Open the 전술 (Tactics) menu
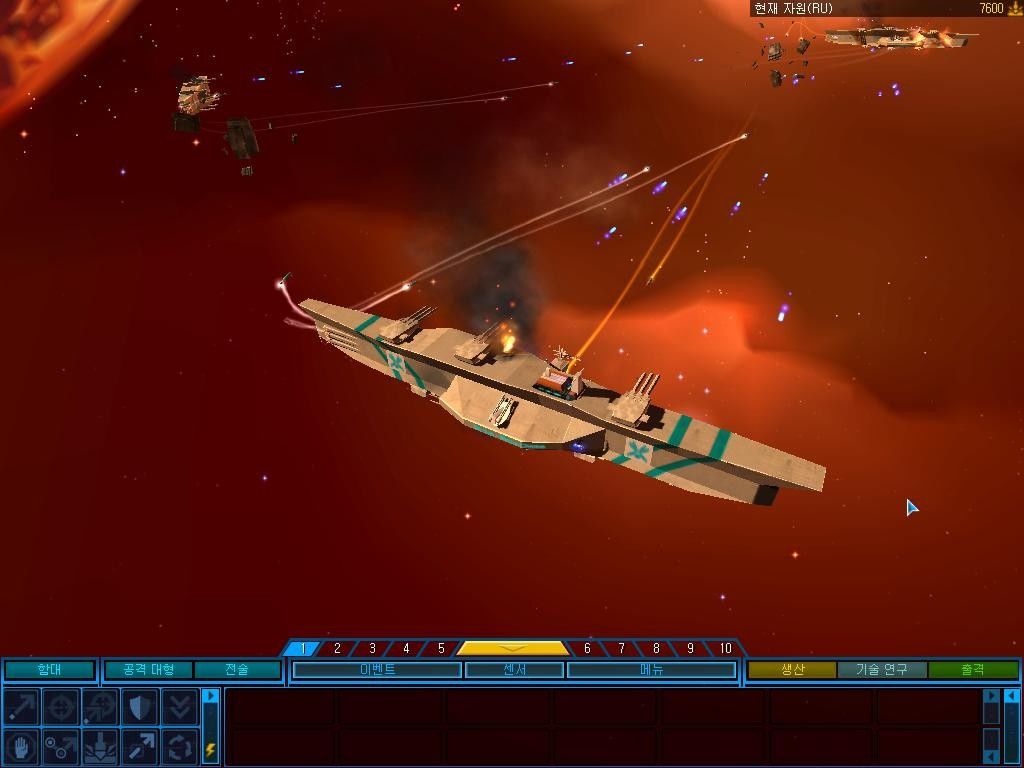This screenshot has height=768, width=1024. pos(237,670)
